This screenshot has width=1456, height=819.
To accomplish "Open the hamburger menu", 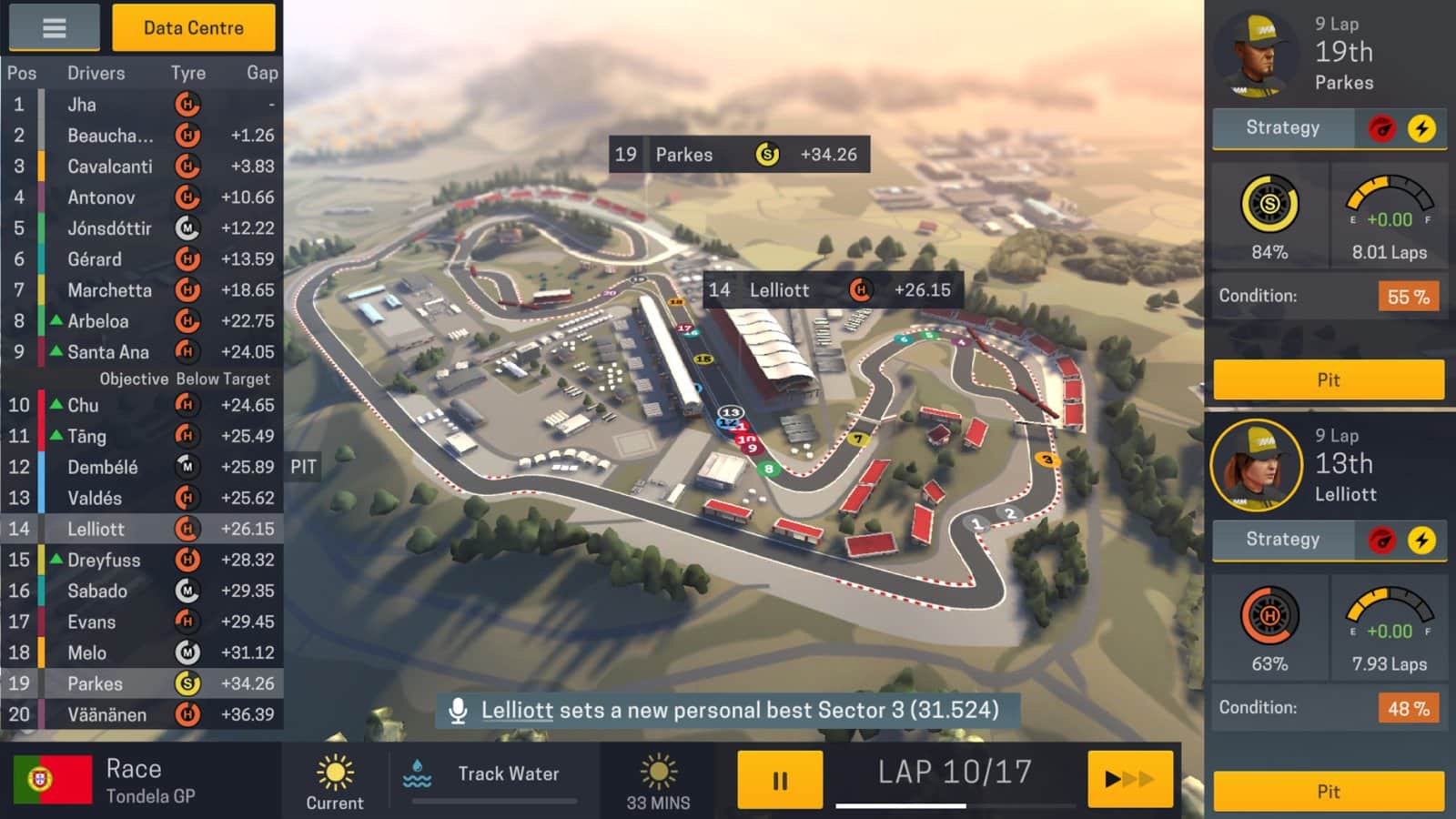I will (54, 27).
